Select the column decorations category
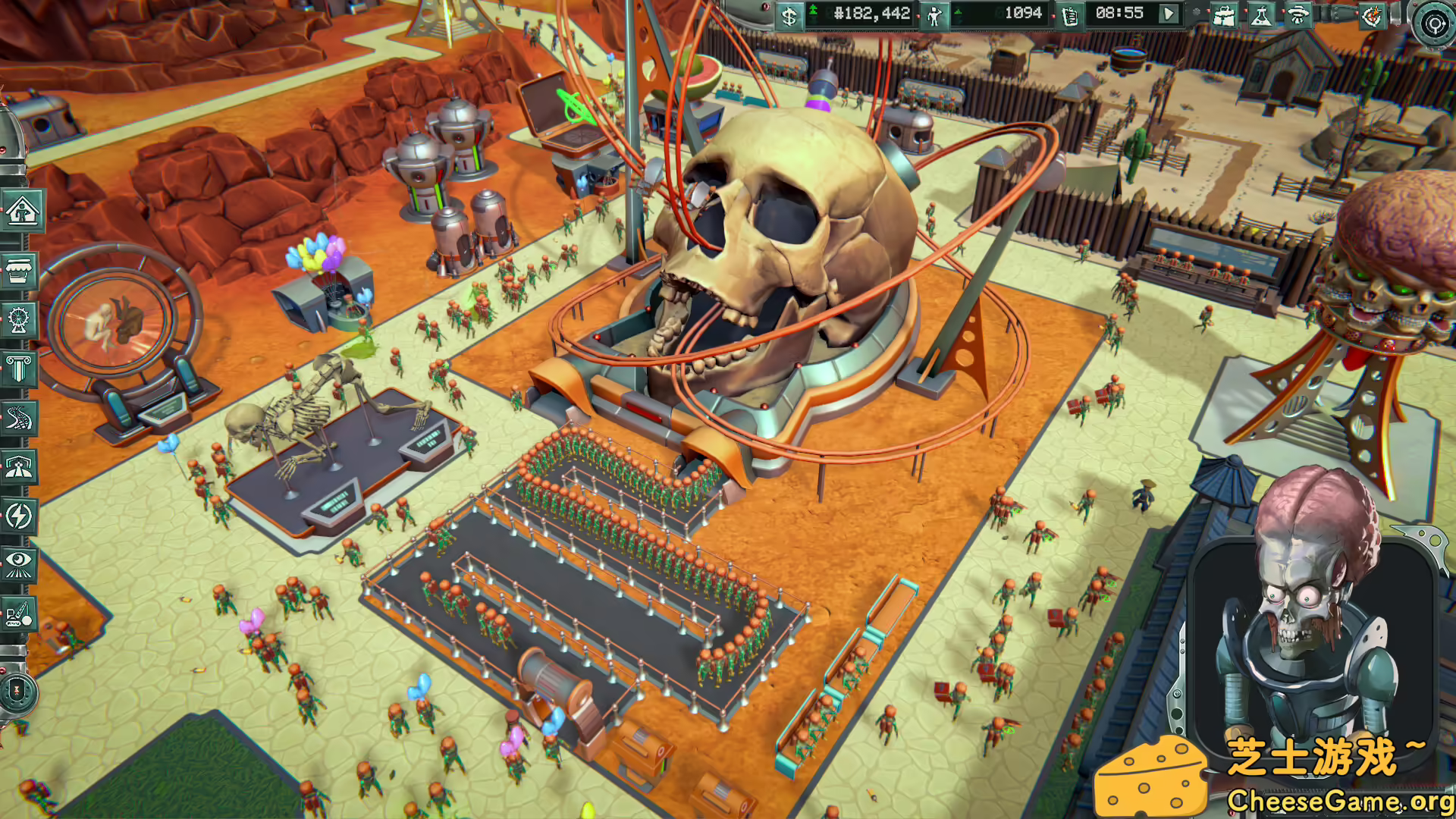 [x=20, y=369]
